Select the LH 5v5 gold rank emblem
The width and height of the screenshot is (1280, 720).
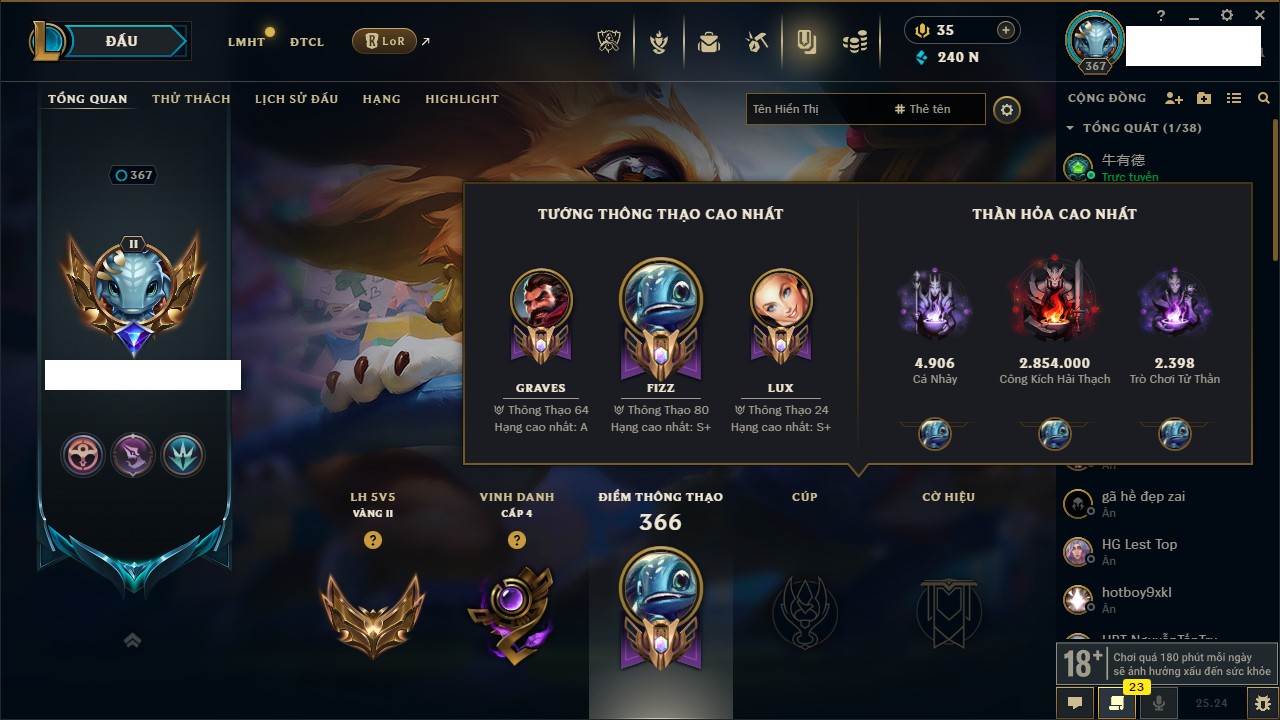pyautogui.click(x=372, y=611)
